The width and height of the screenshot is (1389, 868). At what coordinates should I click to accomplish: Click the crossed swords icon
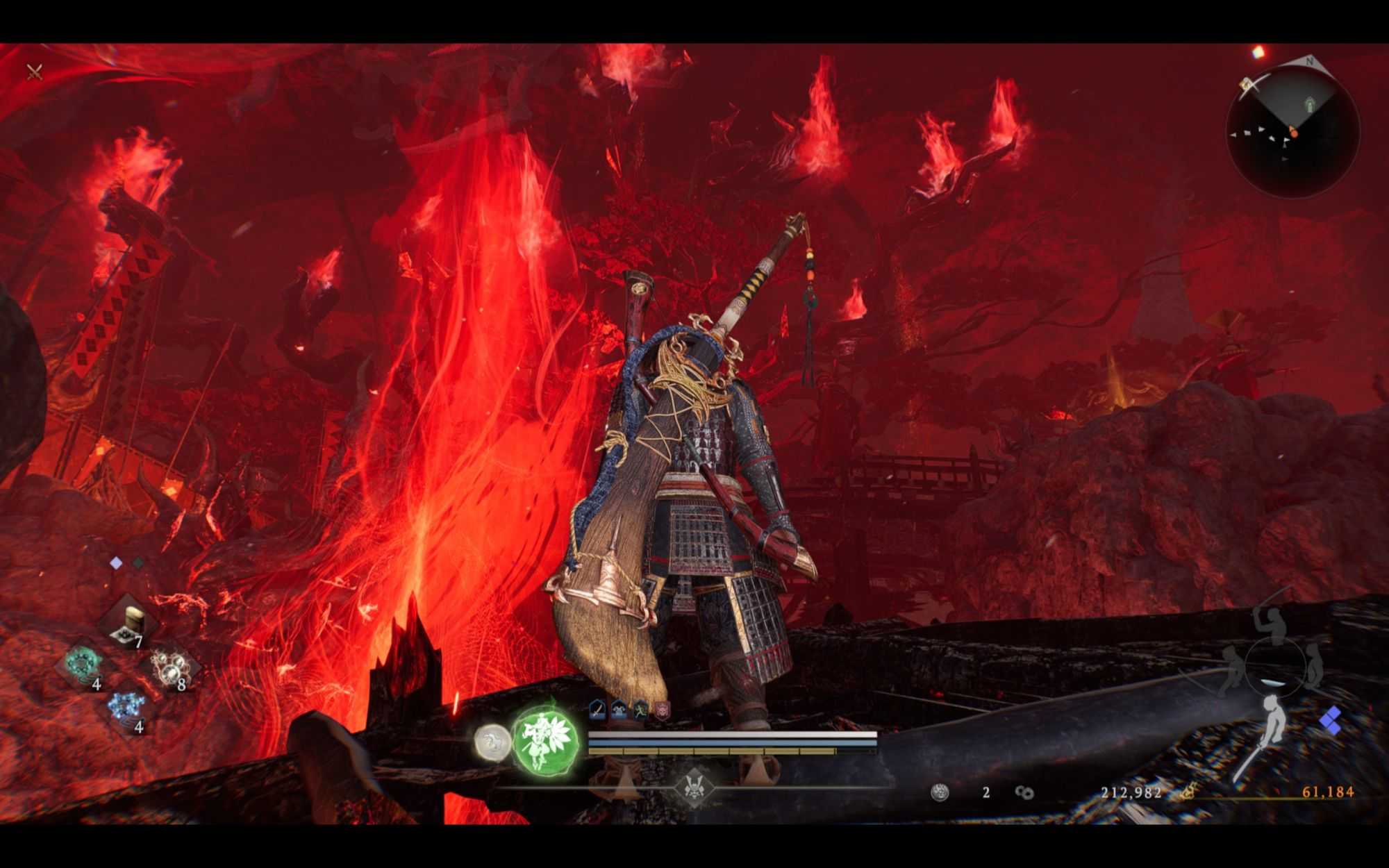(x=35, y=72)
